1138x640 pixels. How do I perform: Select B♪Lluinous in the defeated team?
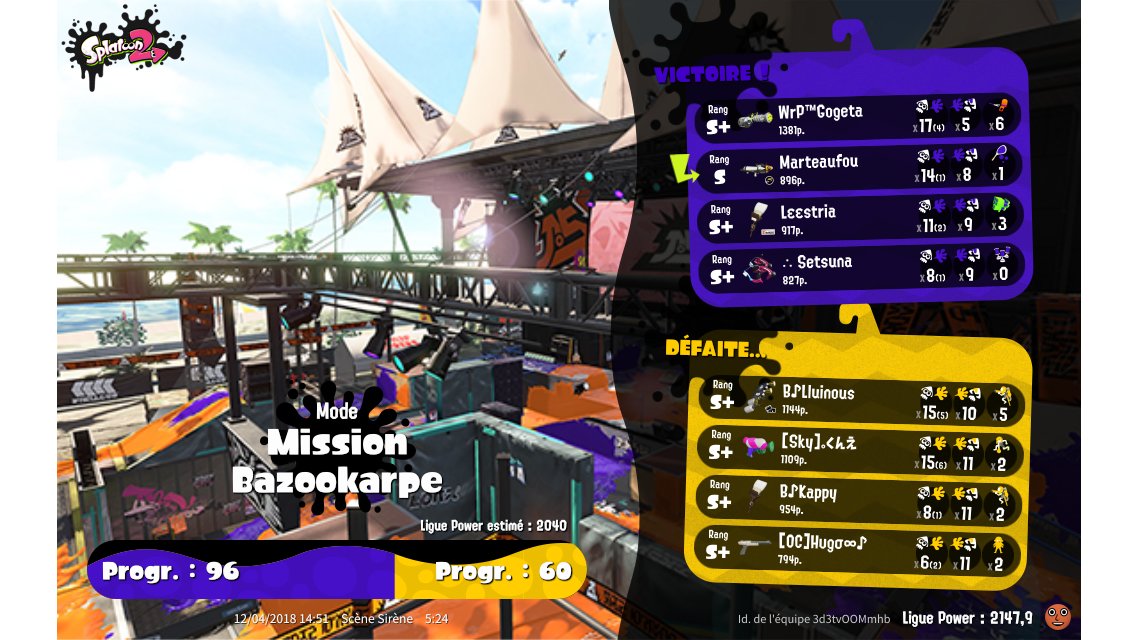pyautogui.click(x=860, y=399)
